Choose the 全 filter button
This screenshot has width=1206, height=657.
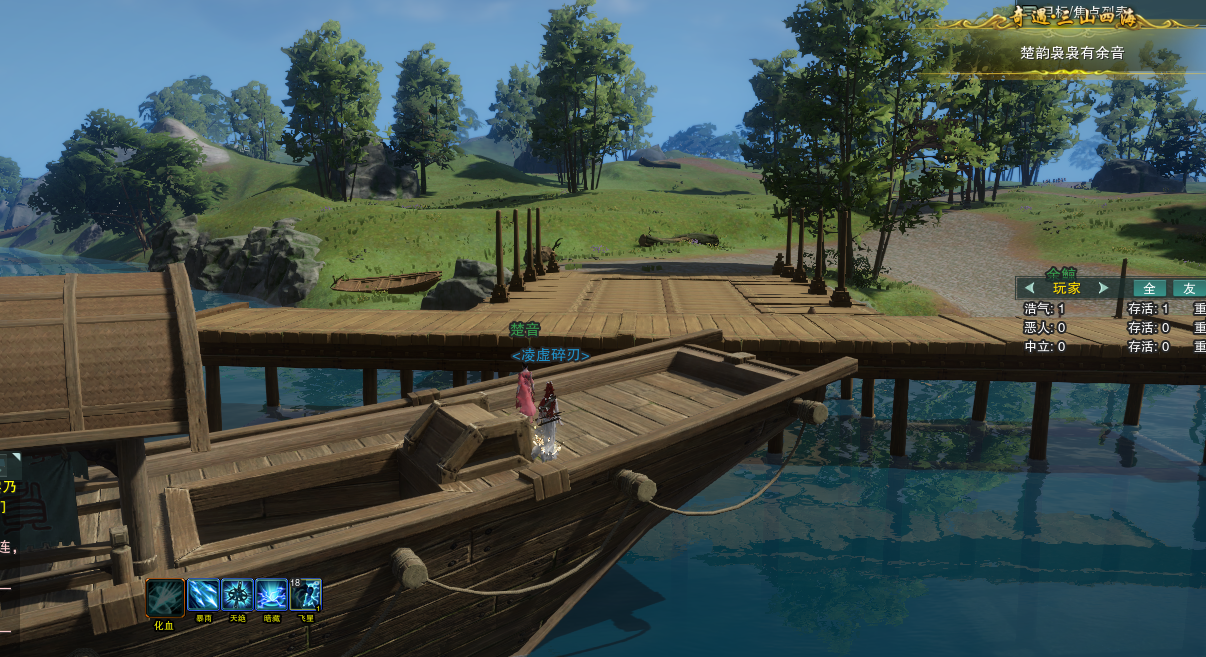click(x=1150, y=288)
